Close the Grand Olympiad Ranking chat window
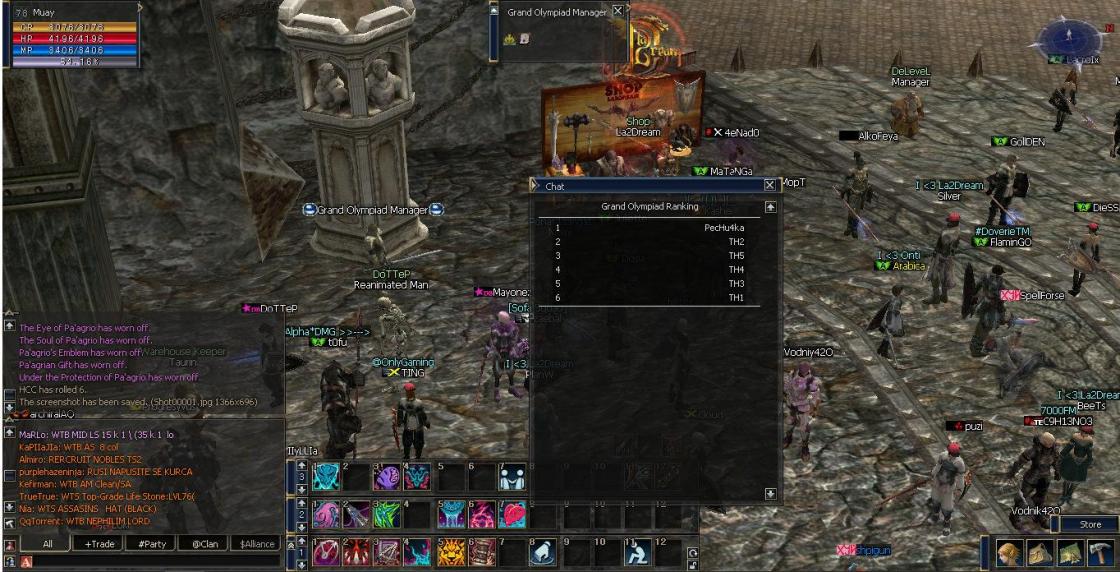Viewport: 1120px width, 572px height. pyautogui.click(x=770, y=185)
